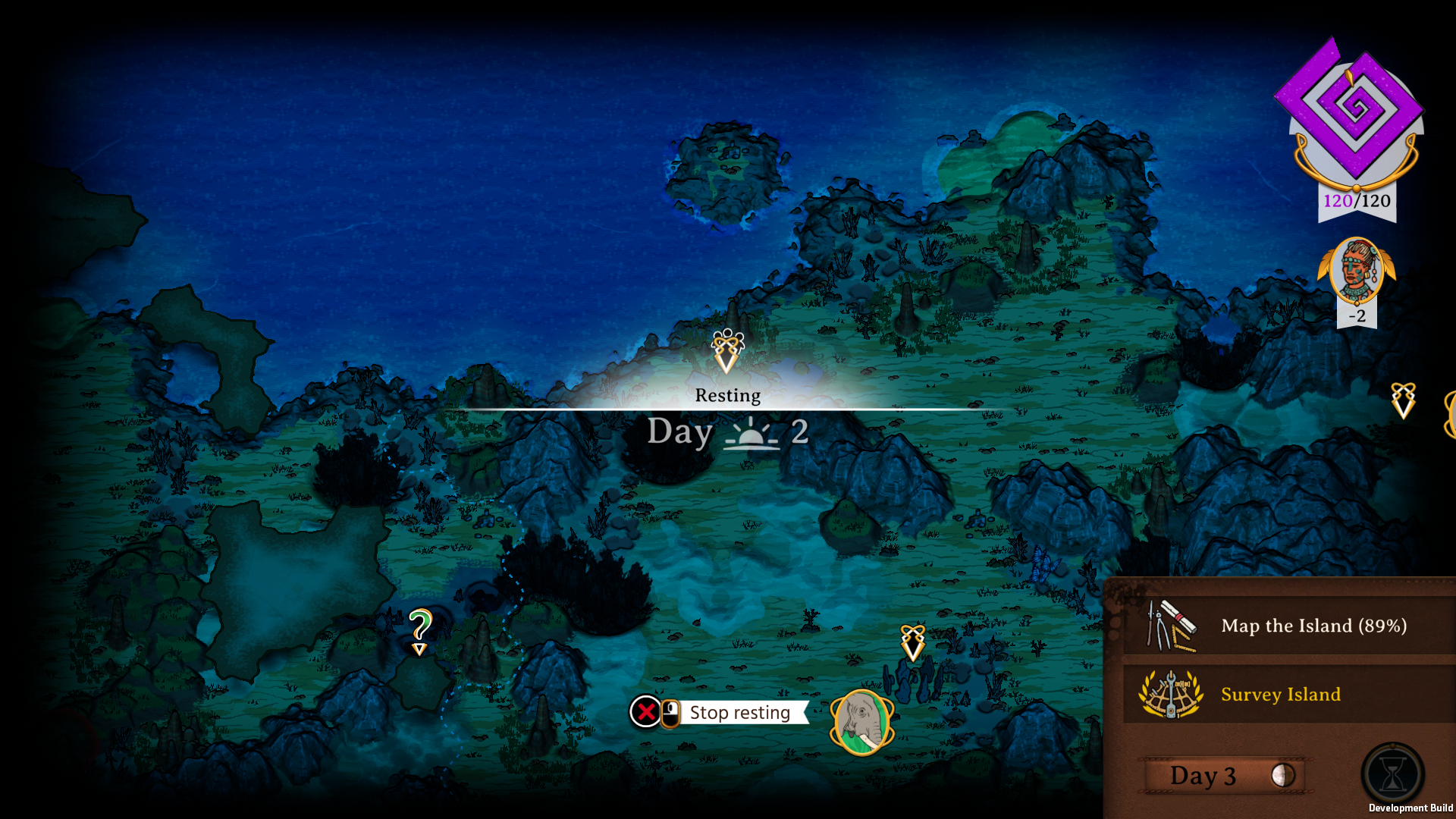Select the native companion portrait

1356,269
